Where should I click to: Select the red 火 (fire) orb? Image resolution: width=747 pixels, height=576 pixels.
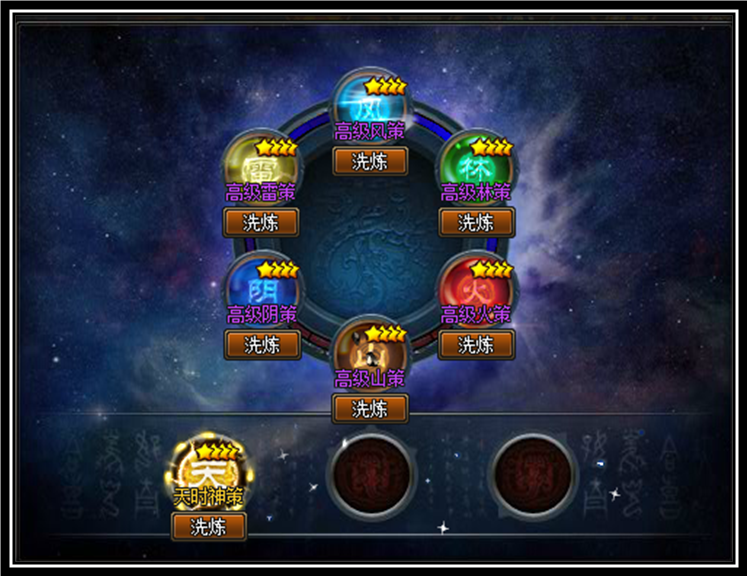point(476,286)
